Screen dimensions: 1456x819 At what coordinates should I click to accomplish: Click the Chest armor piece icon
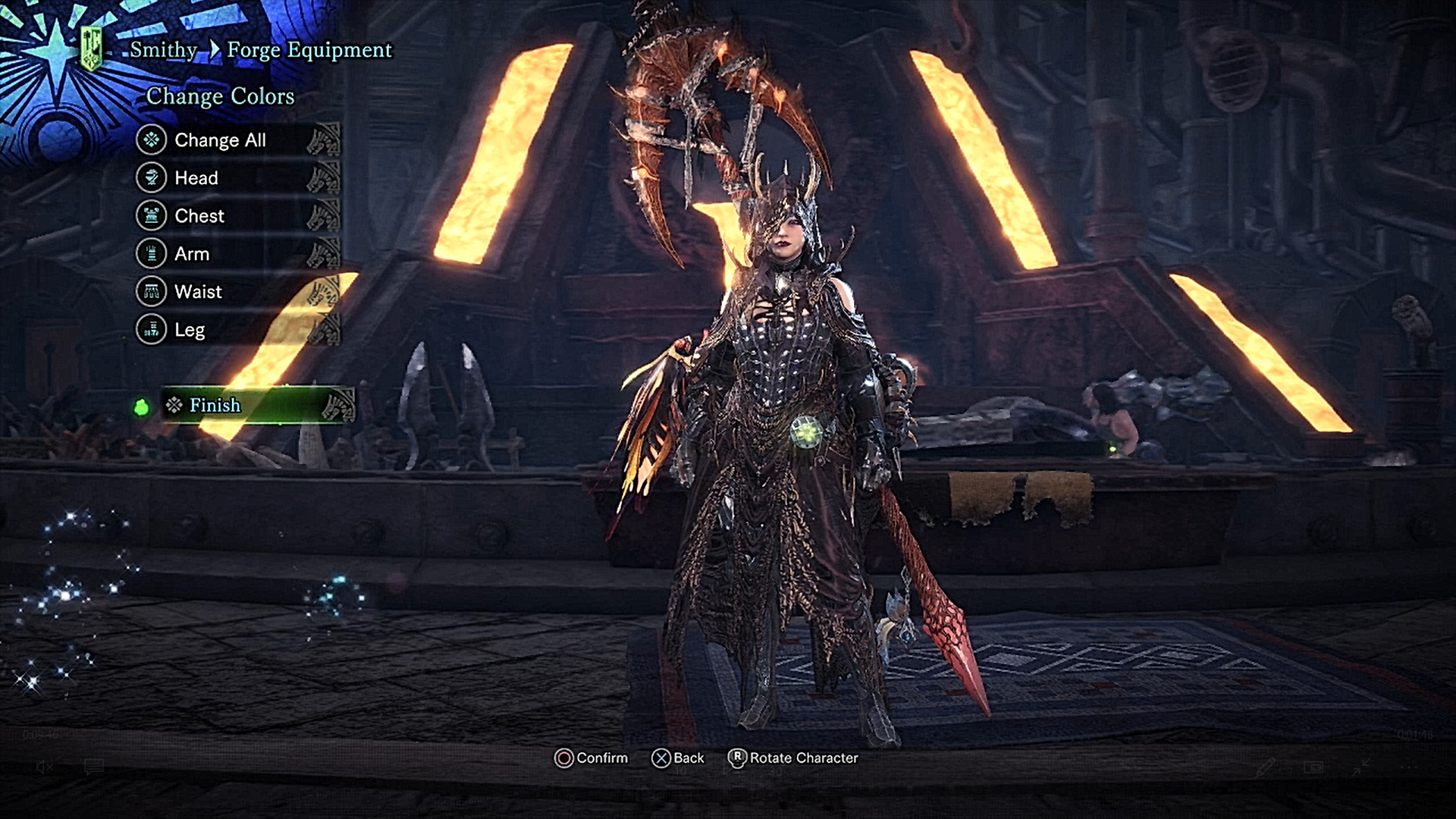(x=151, y=215)
